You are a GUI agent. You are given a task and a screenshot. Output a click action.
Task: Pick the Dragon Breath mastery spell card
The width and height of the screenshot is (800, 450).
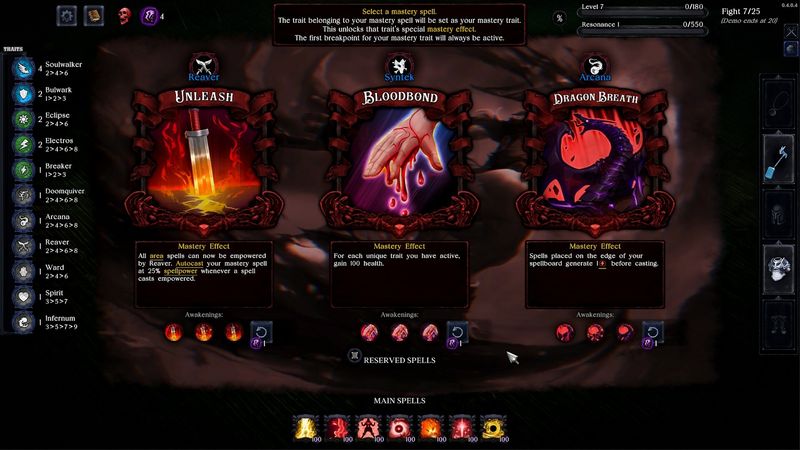[595, 160]
